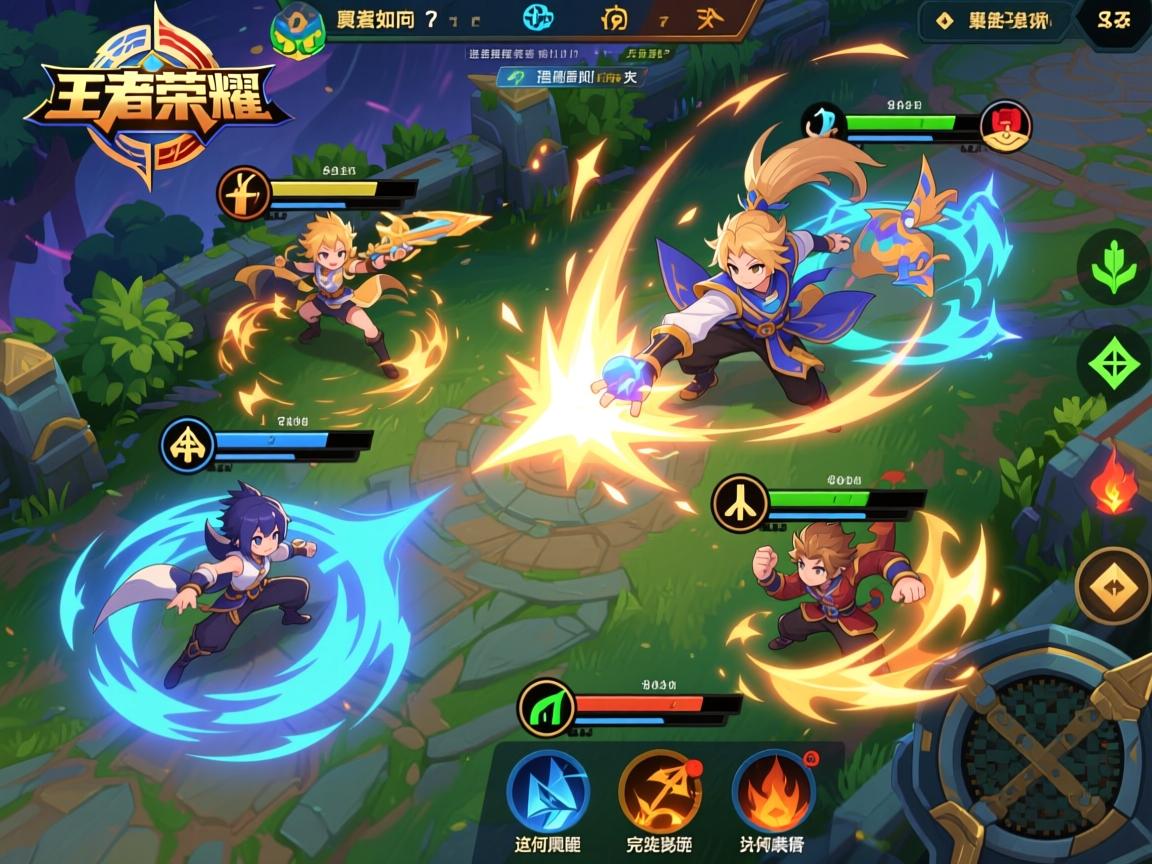Viewport: 1152px width, 864px height.
Task: Select the orange crossed-swords icon in top bar
Action: coord(706,18)
